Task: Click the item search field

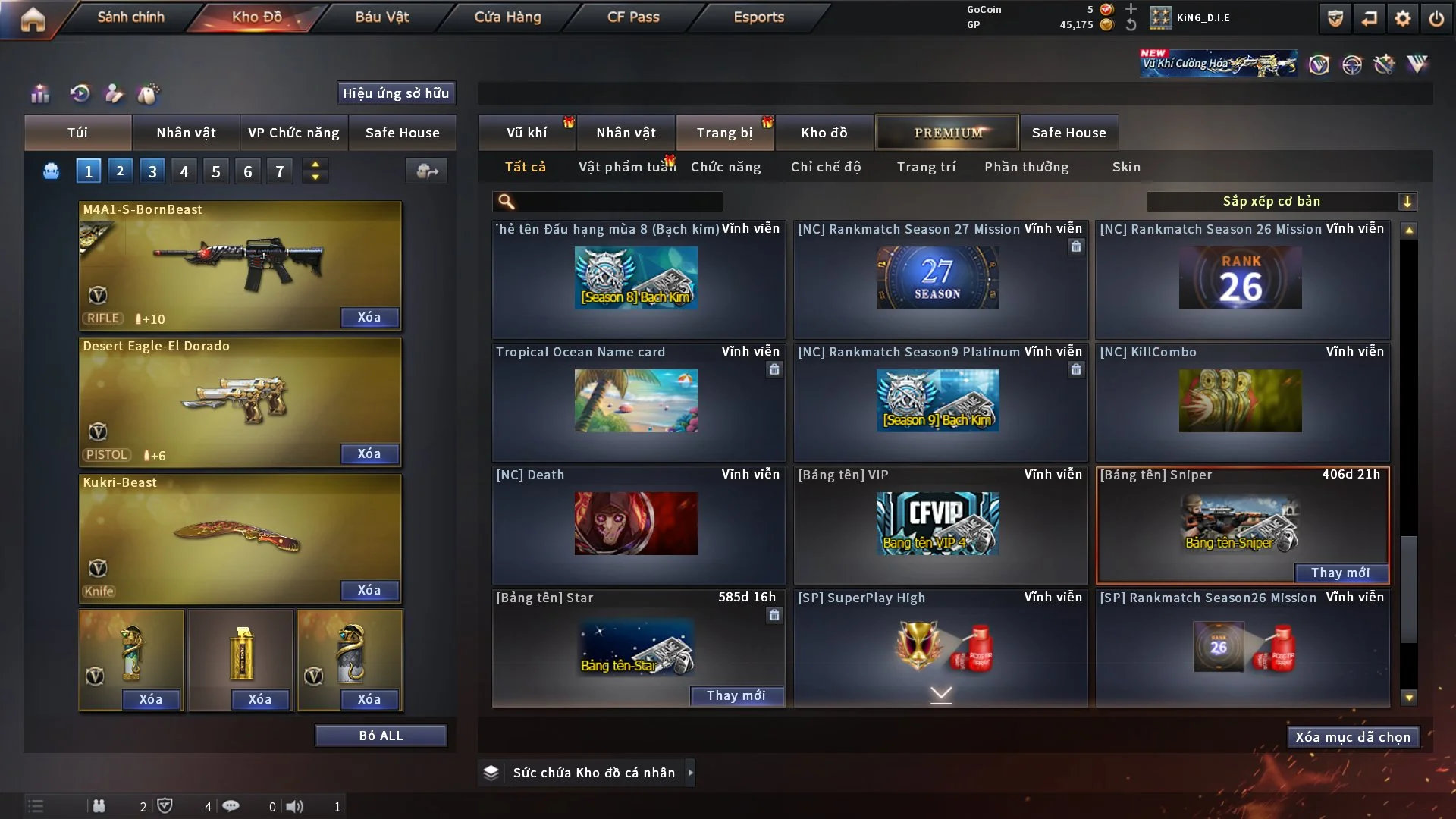Action: (x=618, y=202)
